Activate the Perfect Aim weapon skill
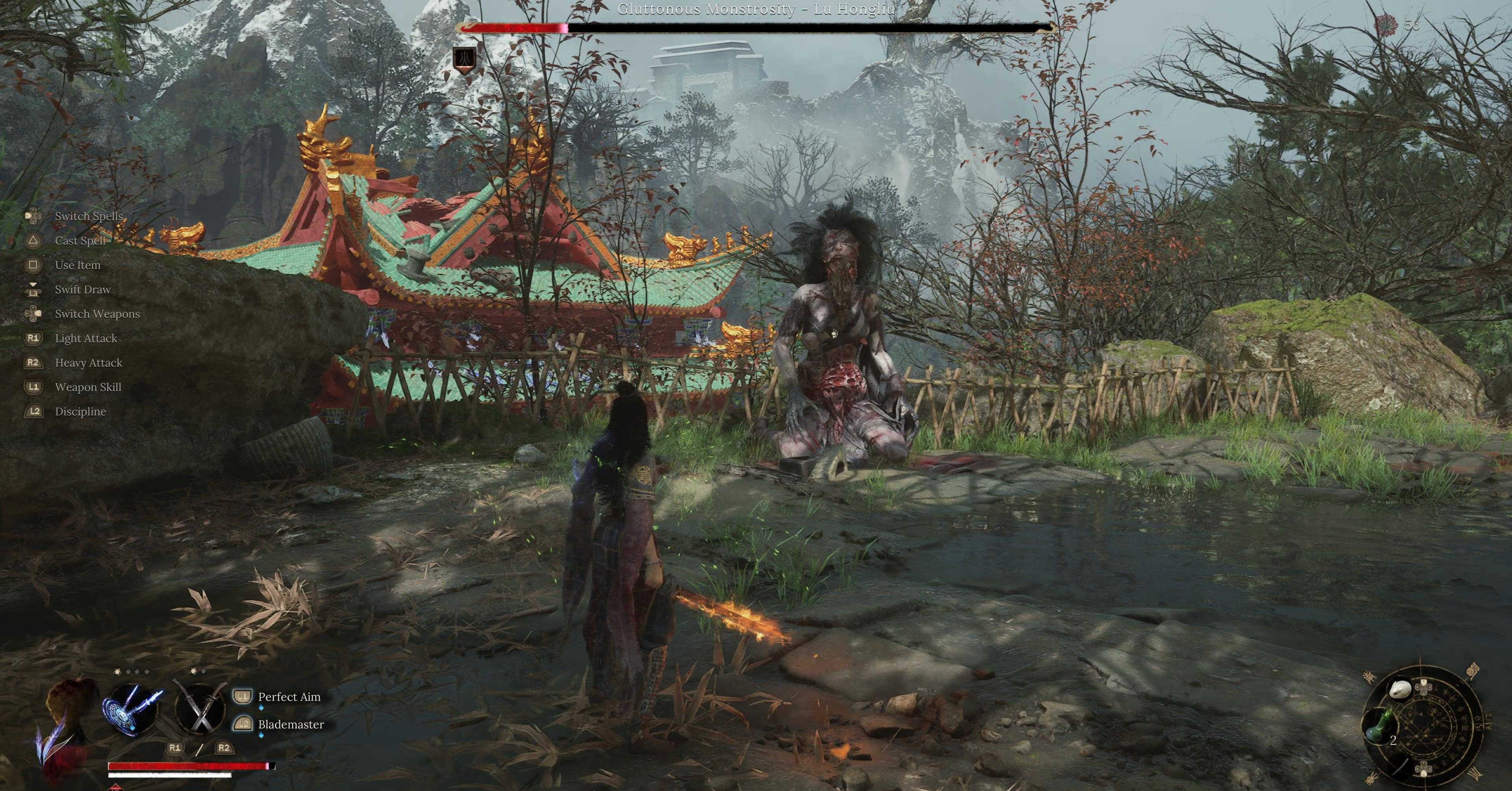The height and width of the screenshot is (791, 1512). click(289, 697)
